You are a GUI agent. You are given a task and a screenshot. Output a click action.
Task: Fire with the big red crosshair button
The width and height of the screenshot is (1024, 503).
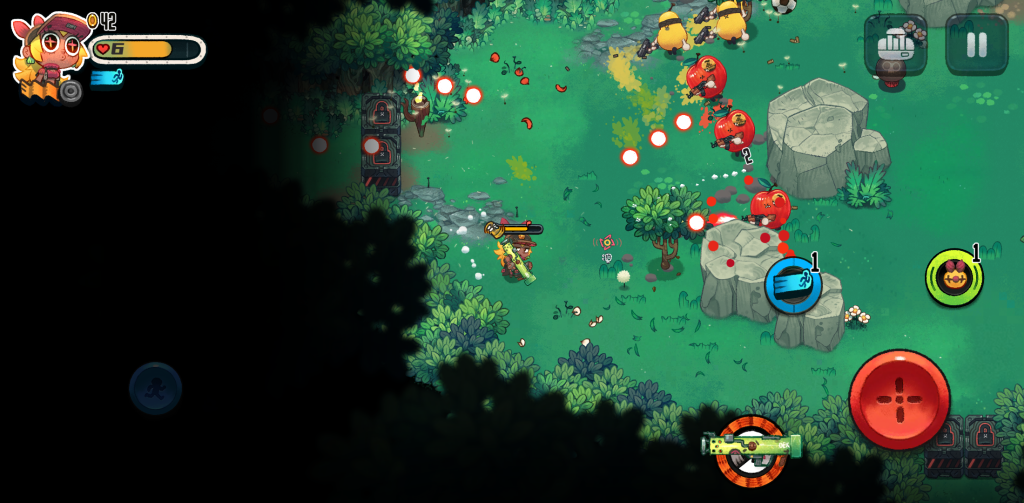899,399
